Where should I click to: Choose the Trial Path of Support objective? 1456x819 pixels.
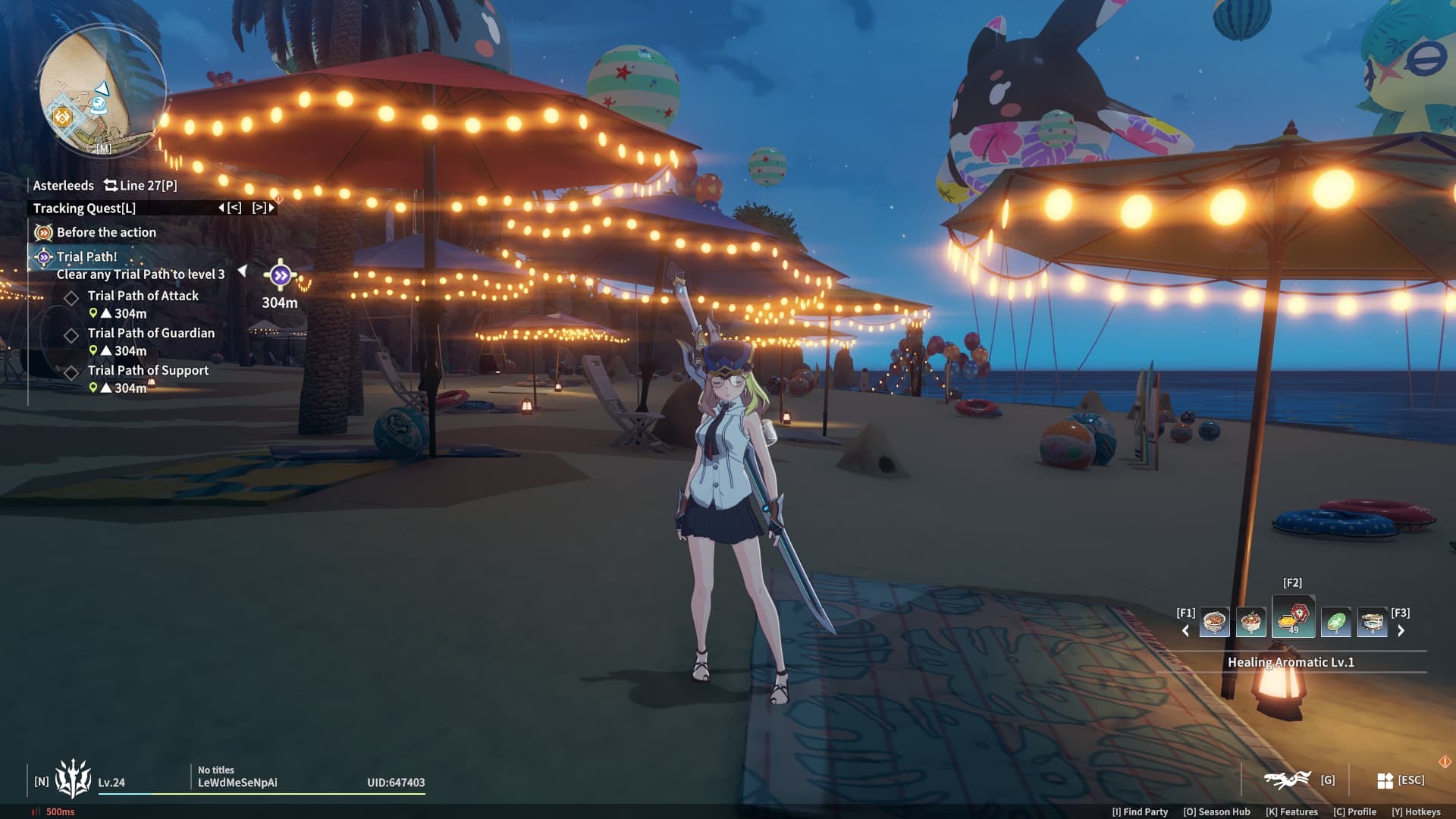(x=148, y=370)
